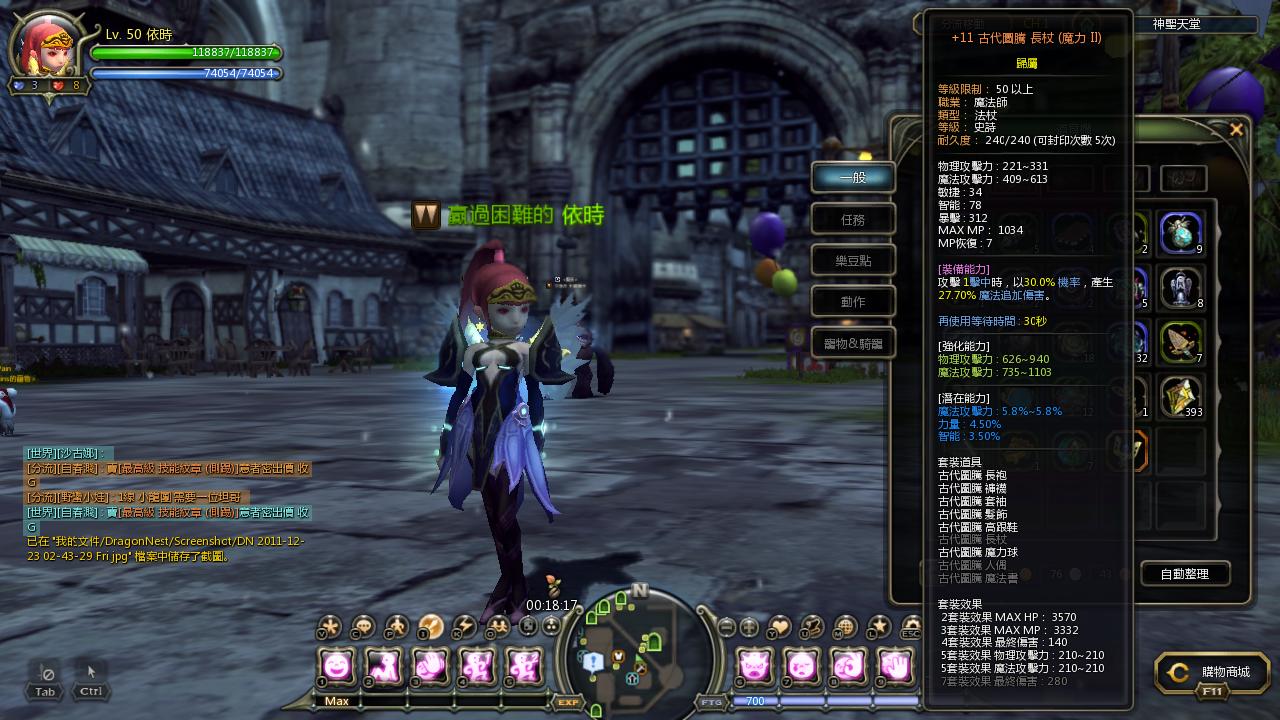Select the 樂豆點 tab
Viewport: 1280px width, 720px height.
[853, 260]
